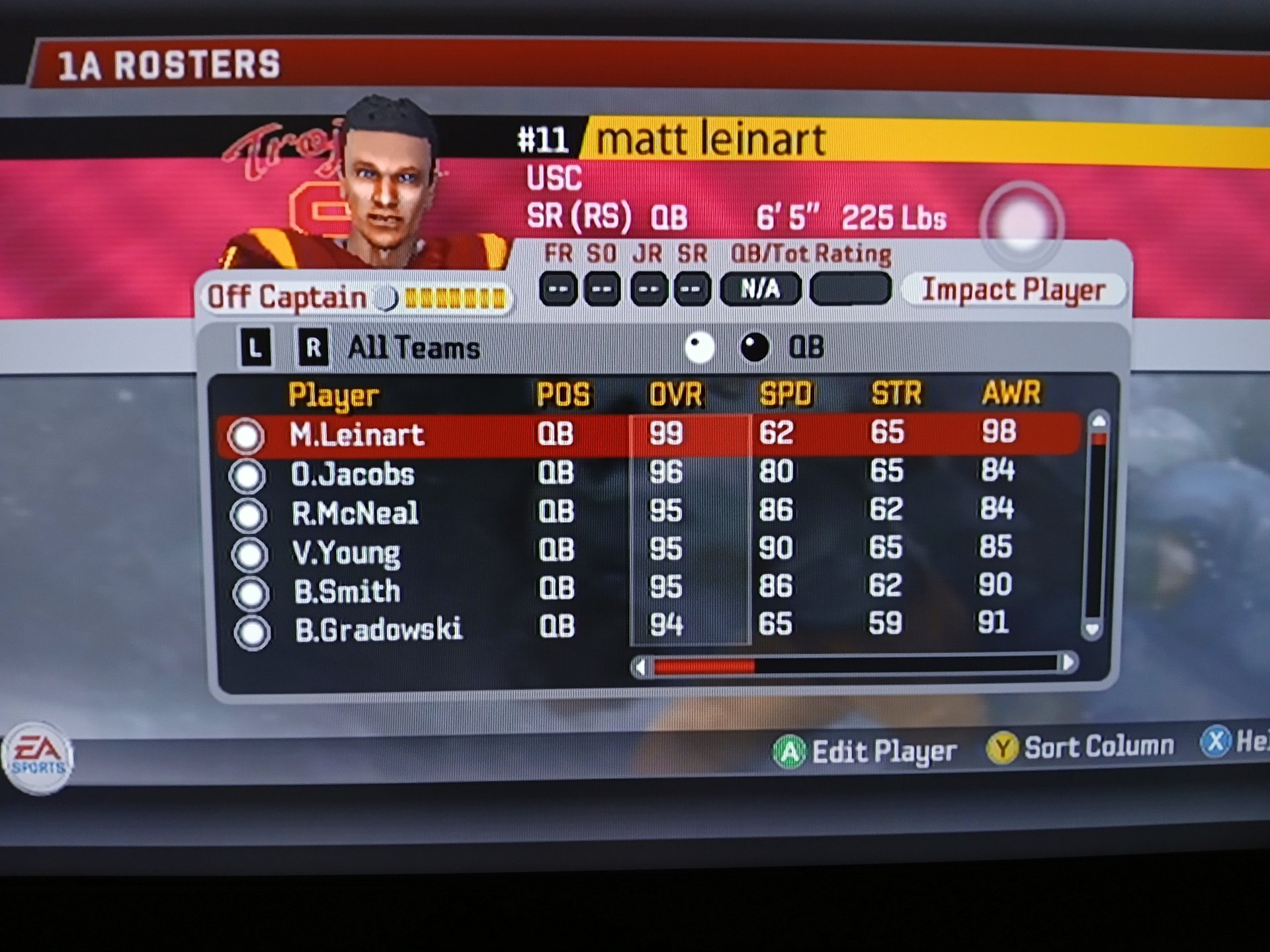The image size is (1270, 952).
Task: Click the STR column header
Action: click(x=896, y=393)
